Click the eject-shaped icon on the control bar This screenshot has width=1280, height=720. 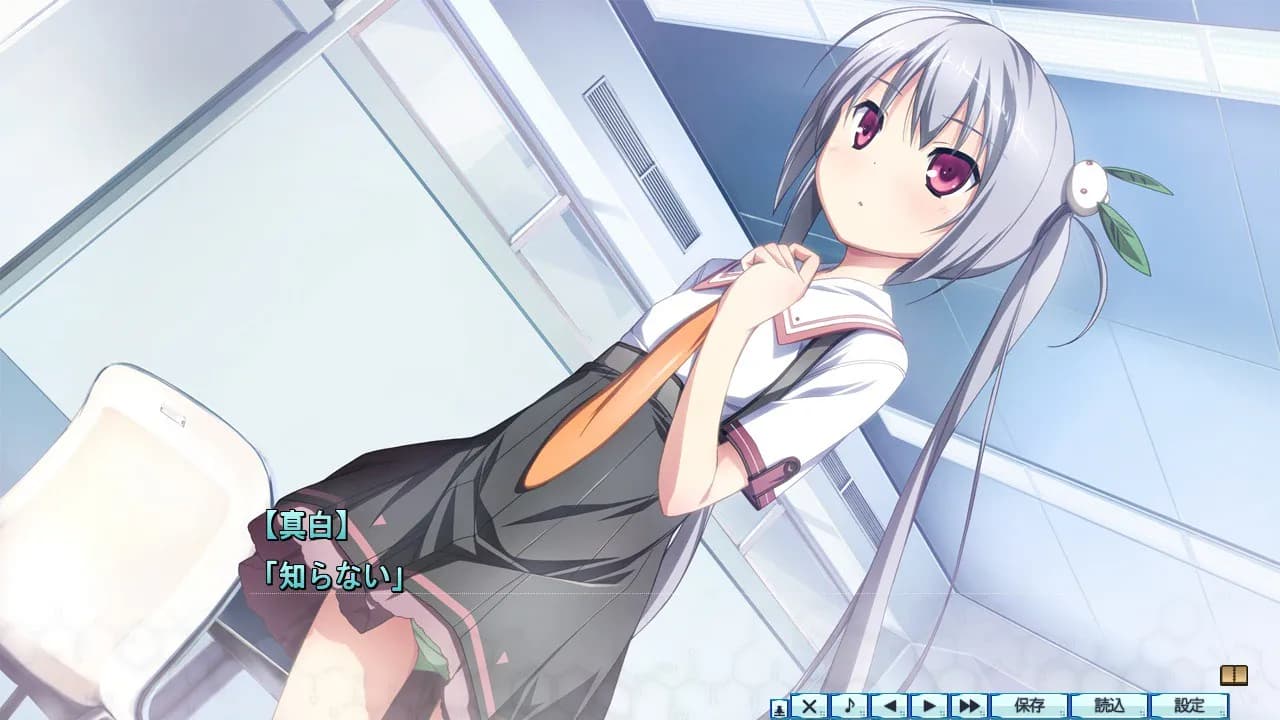tap(779, 707)
